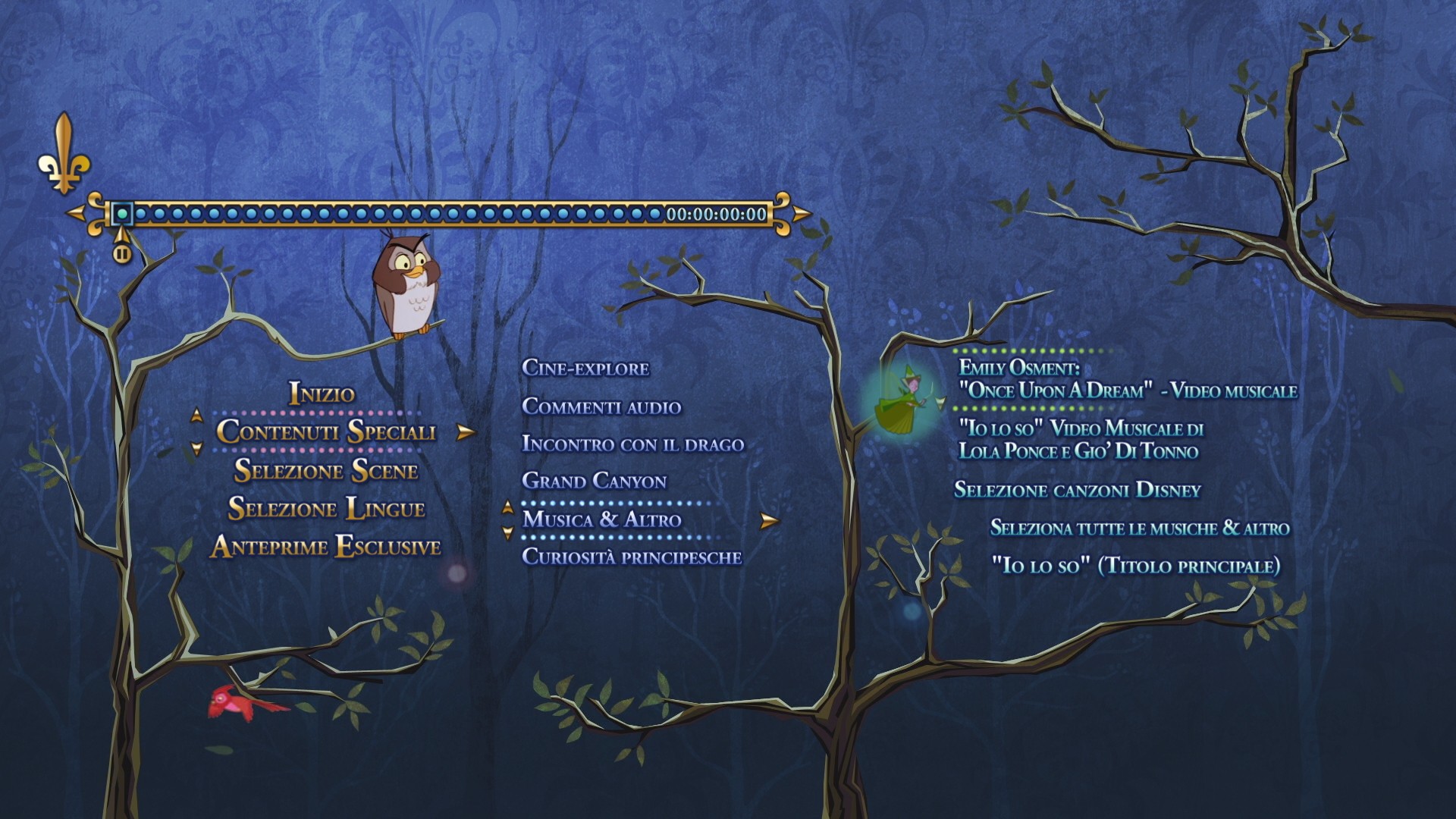Click the left arrow at timeline start
1456x819 pixels.
(x=76, y=213)
